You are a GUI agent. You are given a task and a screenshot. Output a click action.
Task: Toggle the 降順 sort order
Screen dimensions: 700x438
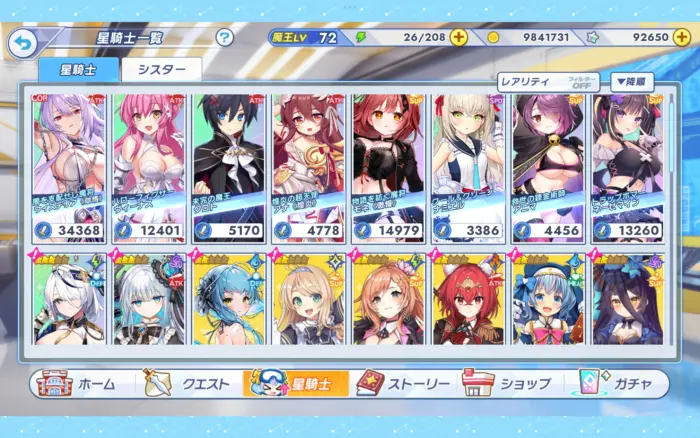pyautogui.click(x=632, y=82)
